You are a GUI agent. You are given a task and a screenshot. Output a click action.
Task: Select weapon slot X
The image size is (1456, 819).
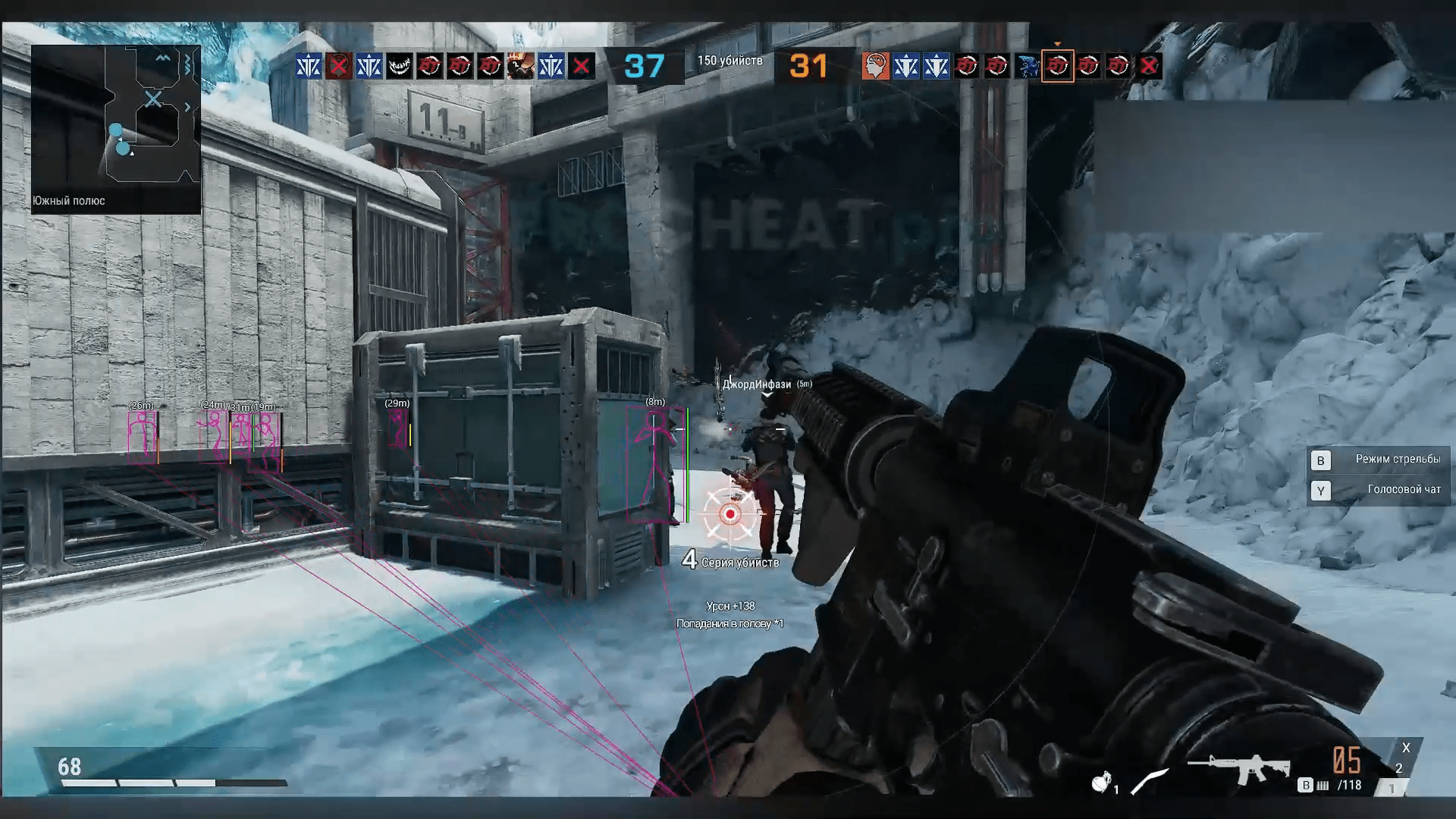1406,748
